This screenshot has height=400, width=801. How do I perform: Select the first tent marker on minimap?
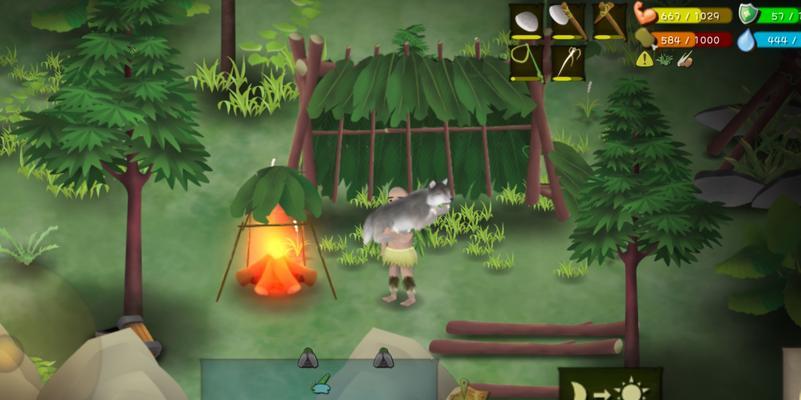point(308,358)
